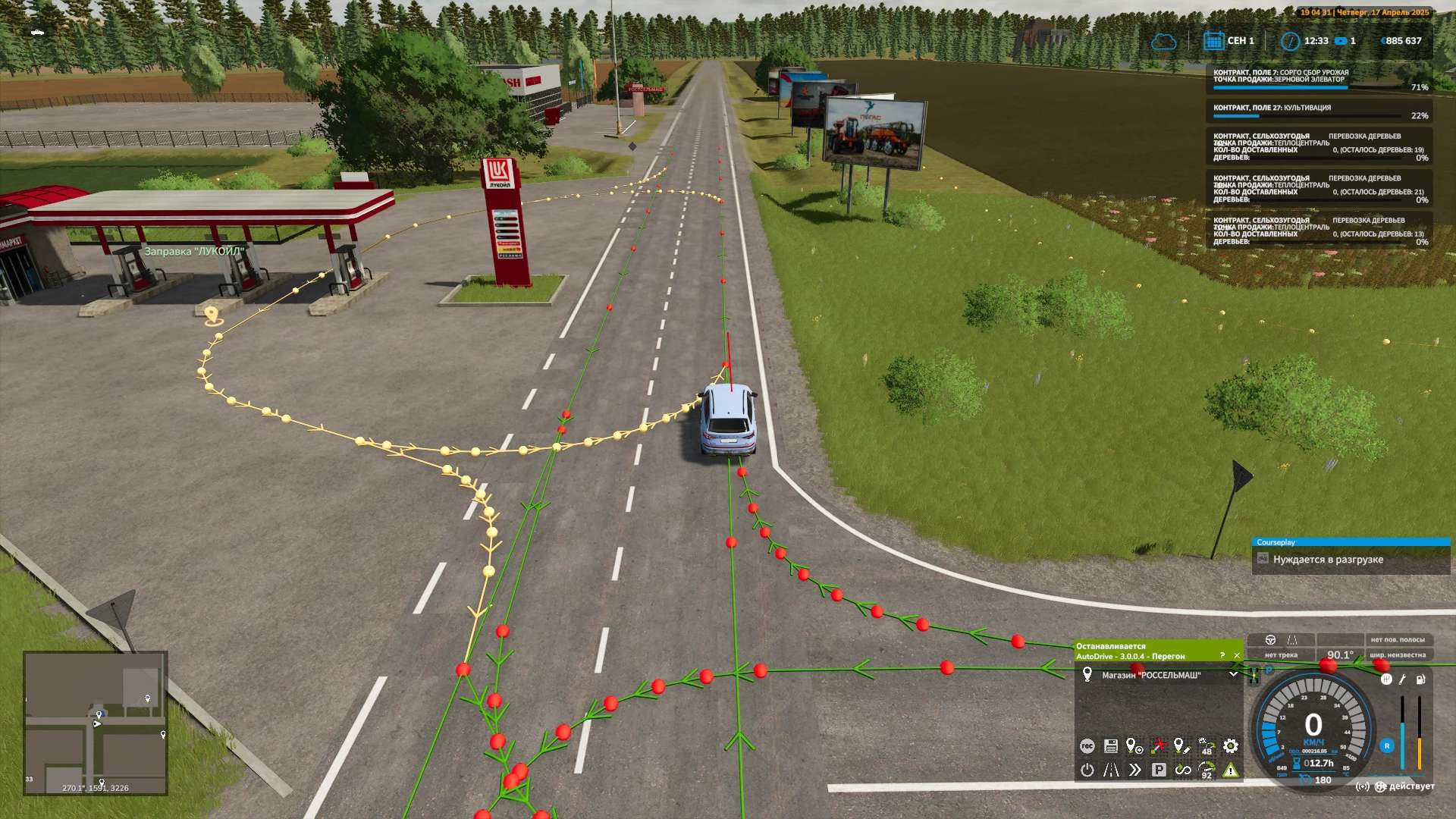Close the AutoDrive panel
The height and width of the screenshot is (819, 1456).
tap(1237, 656)
